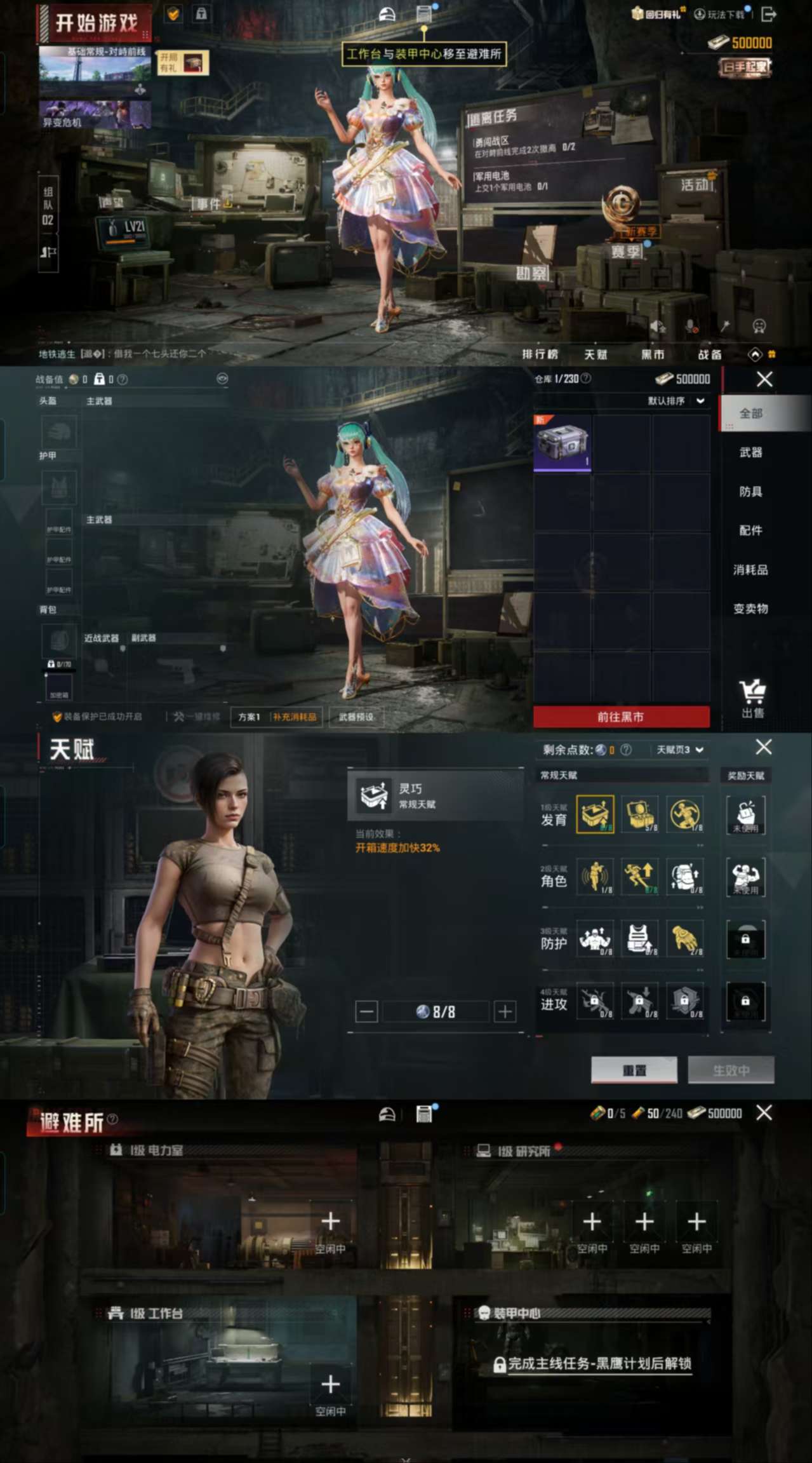The image size is (812, 1463).
Task: Open the 排行榜 leaderboard
Action: click(540, 354)
